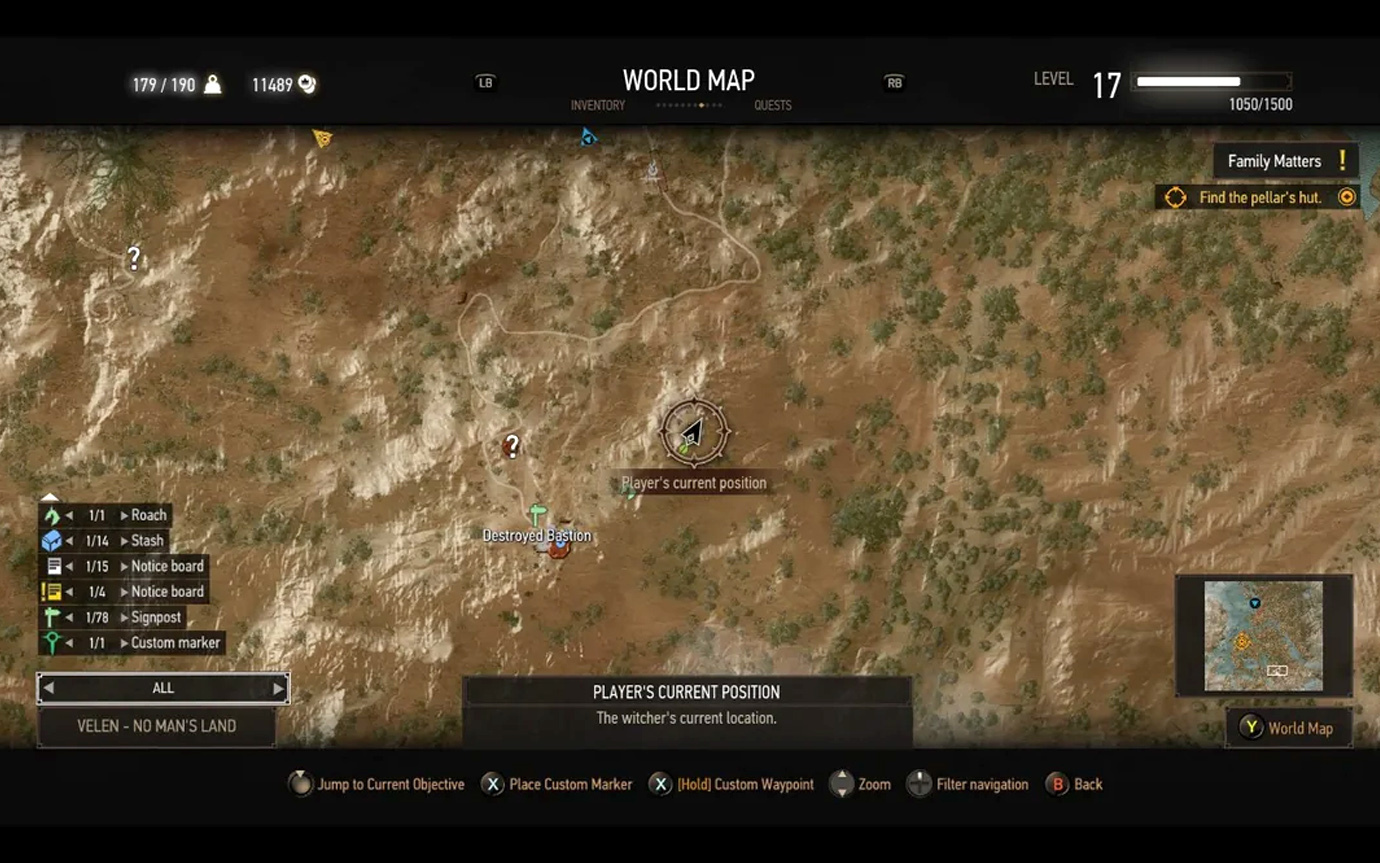Click the yellow quest marker at the top edge
1380x863 pixels.
click(322, 138)
